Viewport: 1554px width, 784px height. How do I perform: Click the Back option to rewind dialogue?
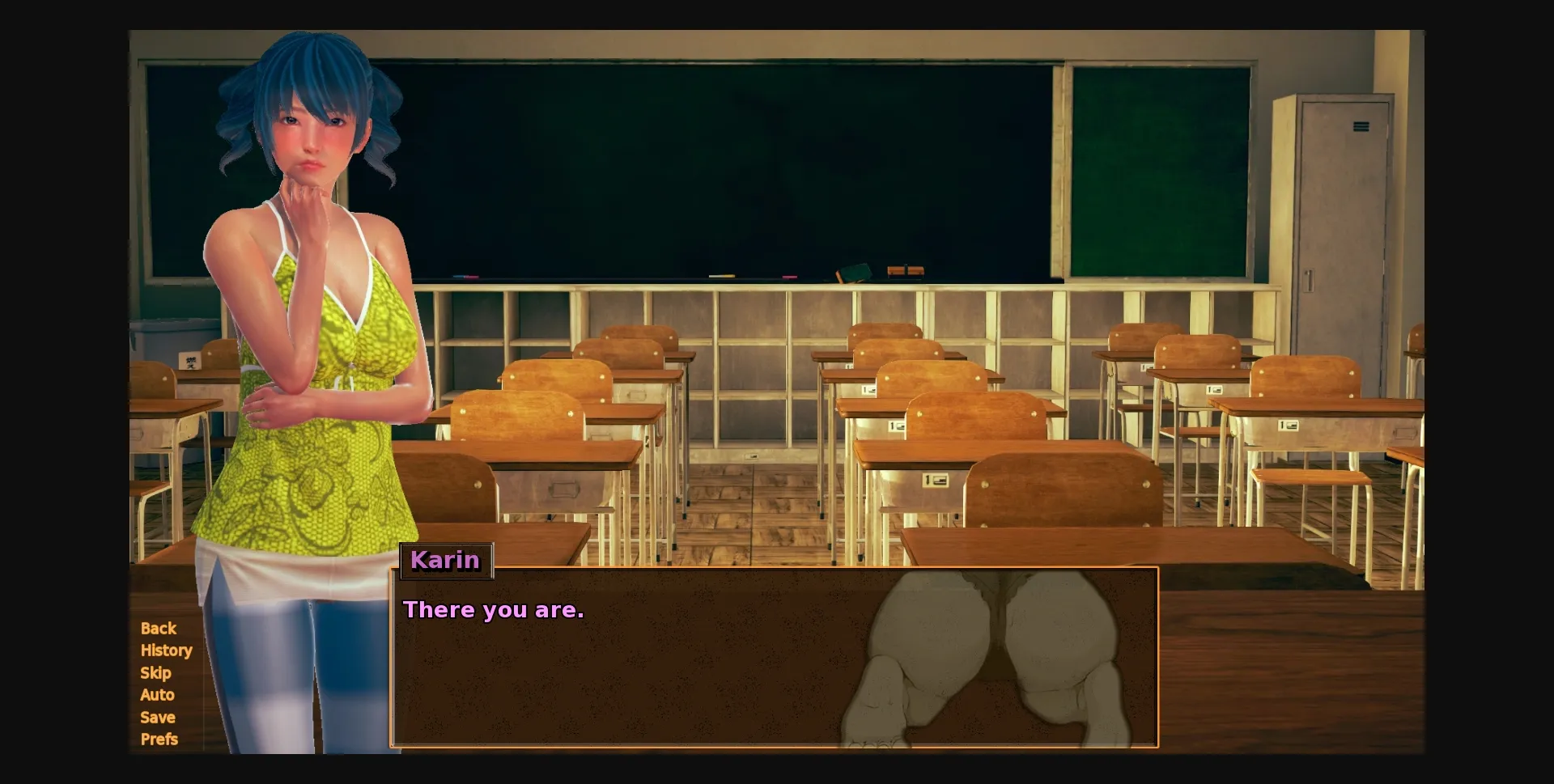coord(158,628)
